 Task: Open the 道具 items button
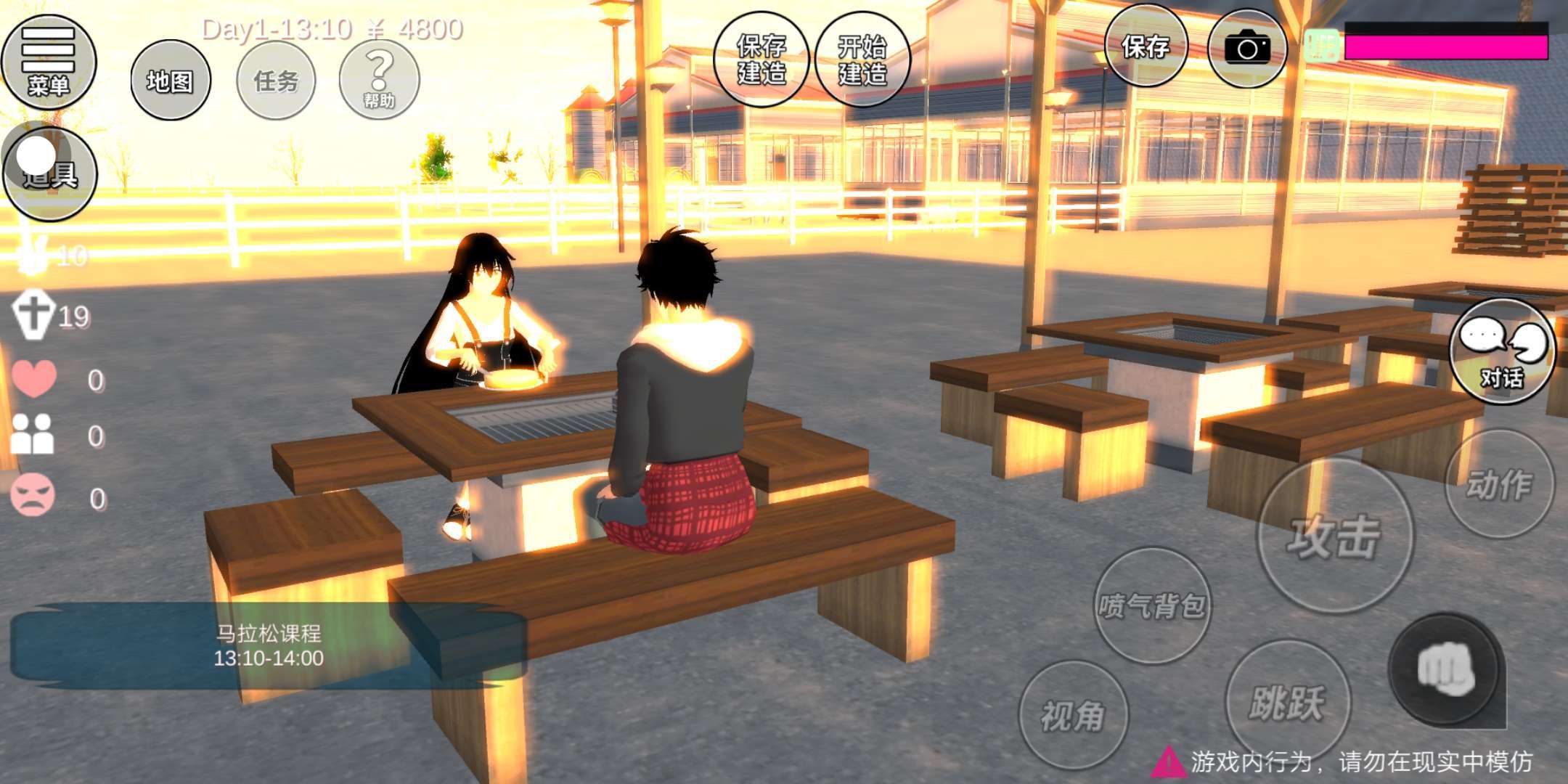[49, 173]
